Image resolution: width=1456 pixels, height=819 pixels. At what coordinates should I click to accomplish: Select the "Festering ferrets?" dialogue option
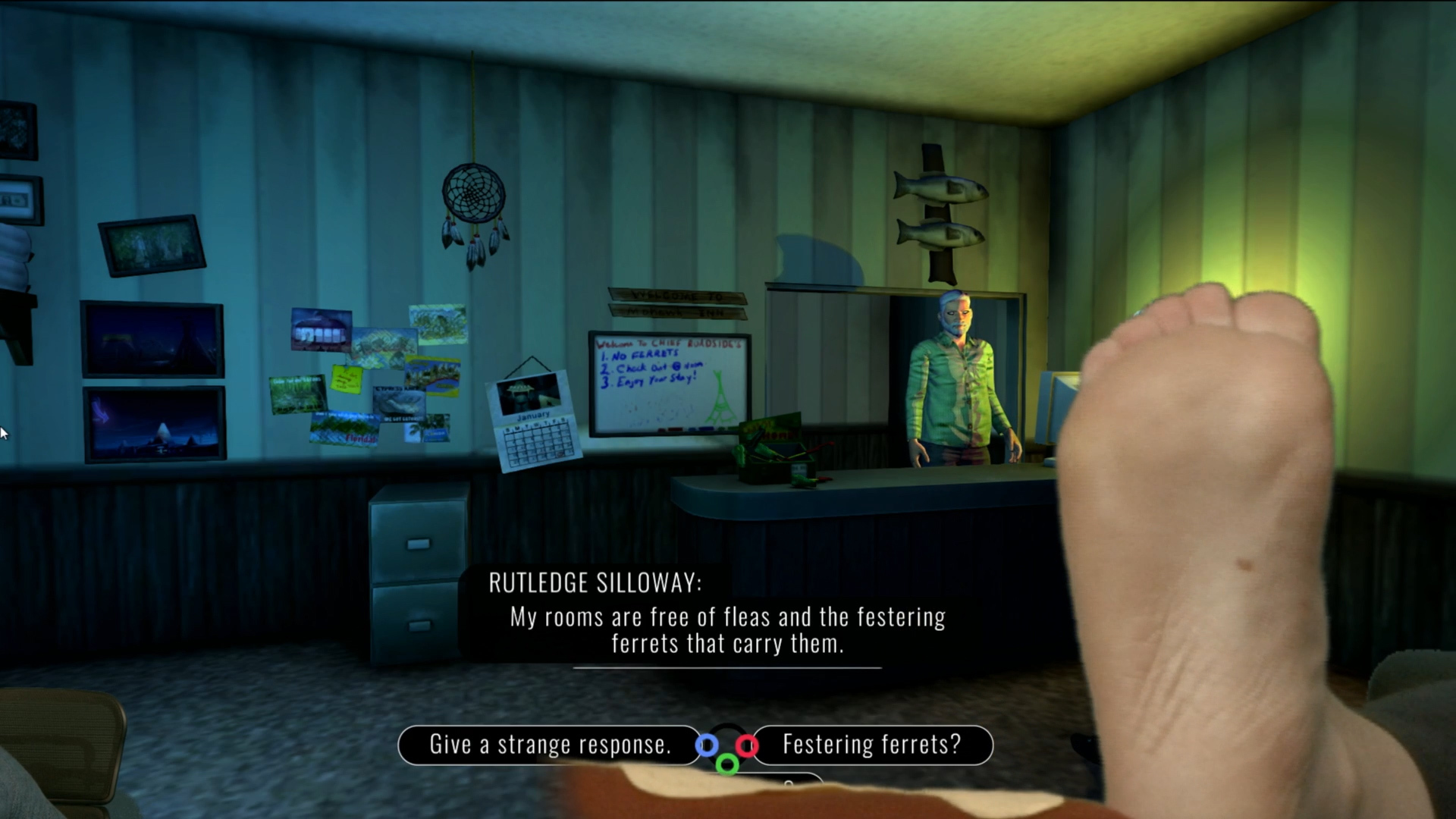[872, 745]
